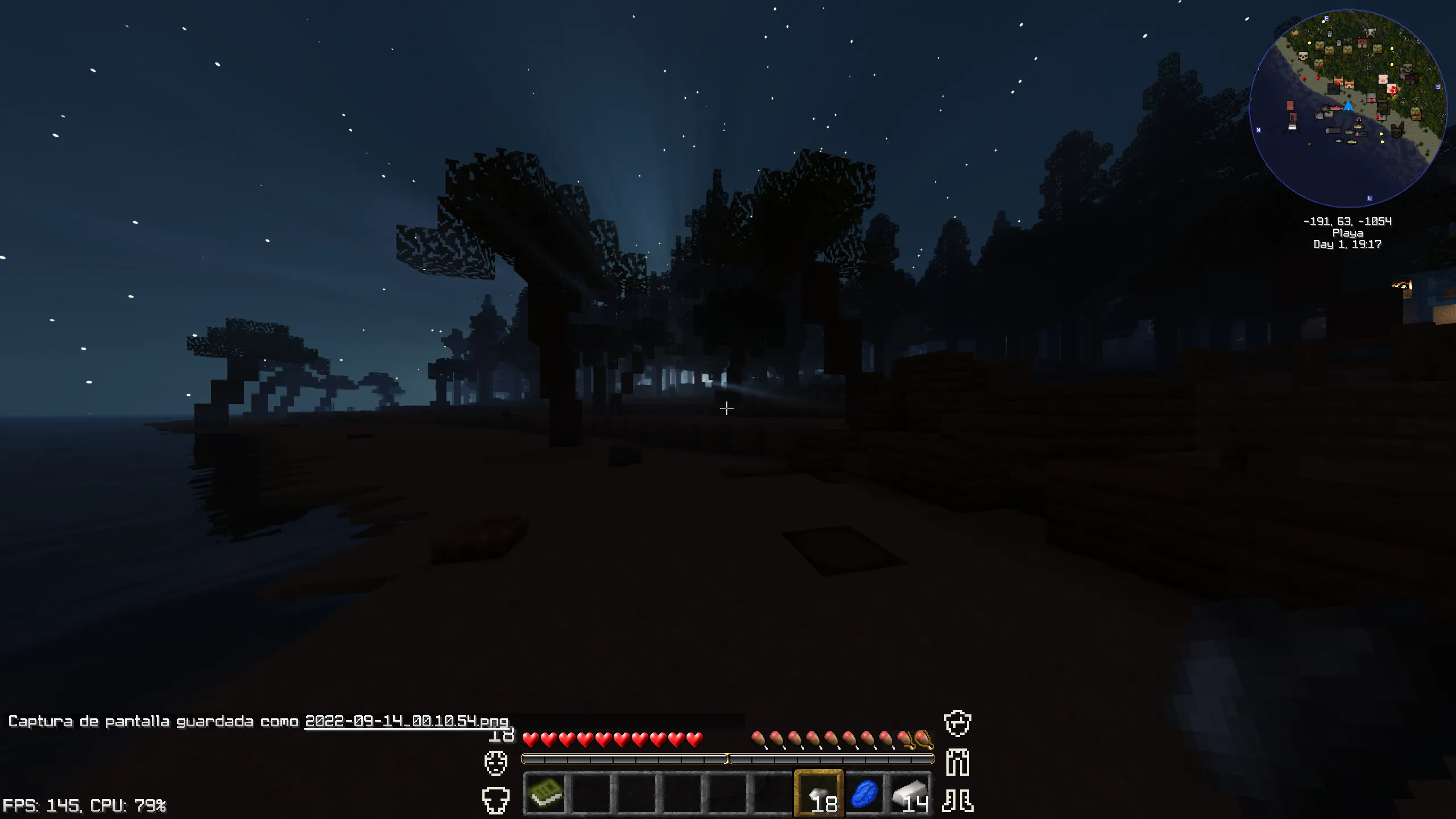
Task: Select the fox marker on the minimap
Action: click(x=1348, y=84)
